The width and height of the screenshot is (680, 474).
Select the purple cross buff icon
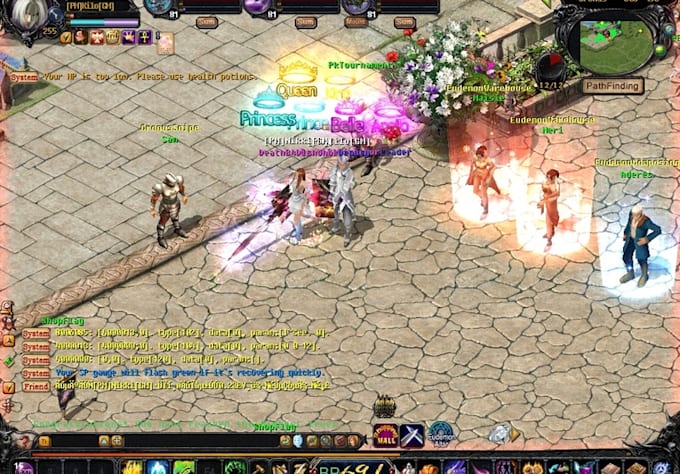coord(144,37)
